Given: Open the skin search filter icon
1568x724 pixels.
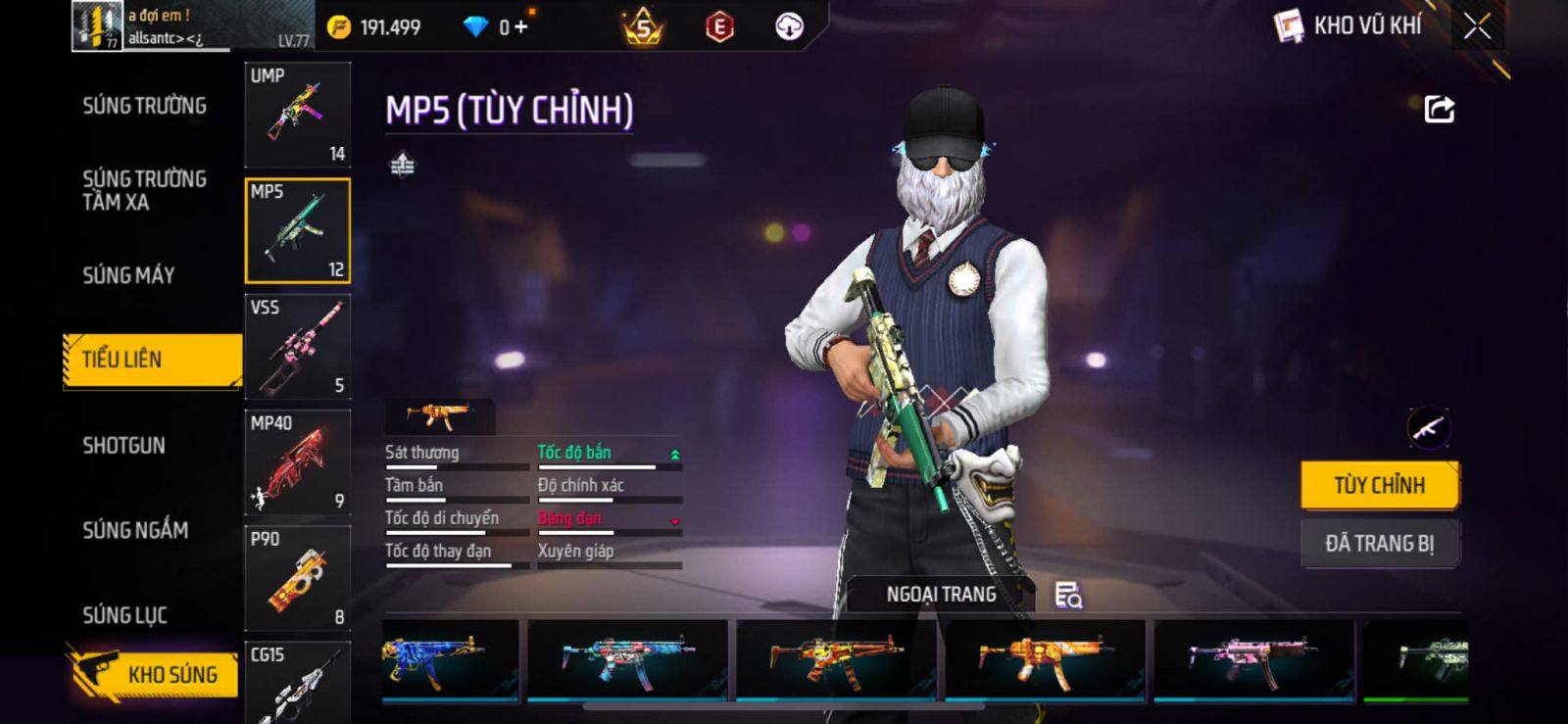Looking at the screenshot, I should [x=1067, y=595].
